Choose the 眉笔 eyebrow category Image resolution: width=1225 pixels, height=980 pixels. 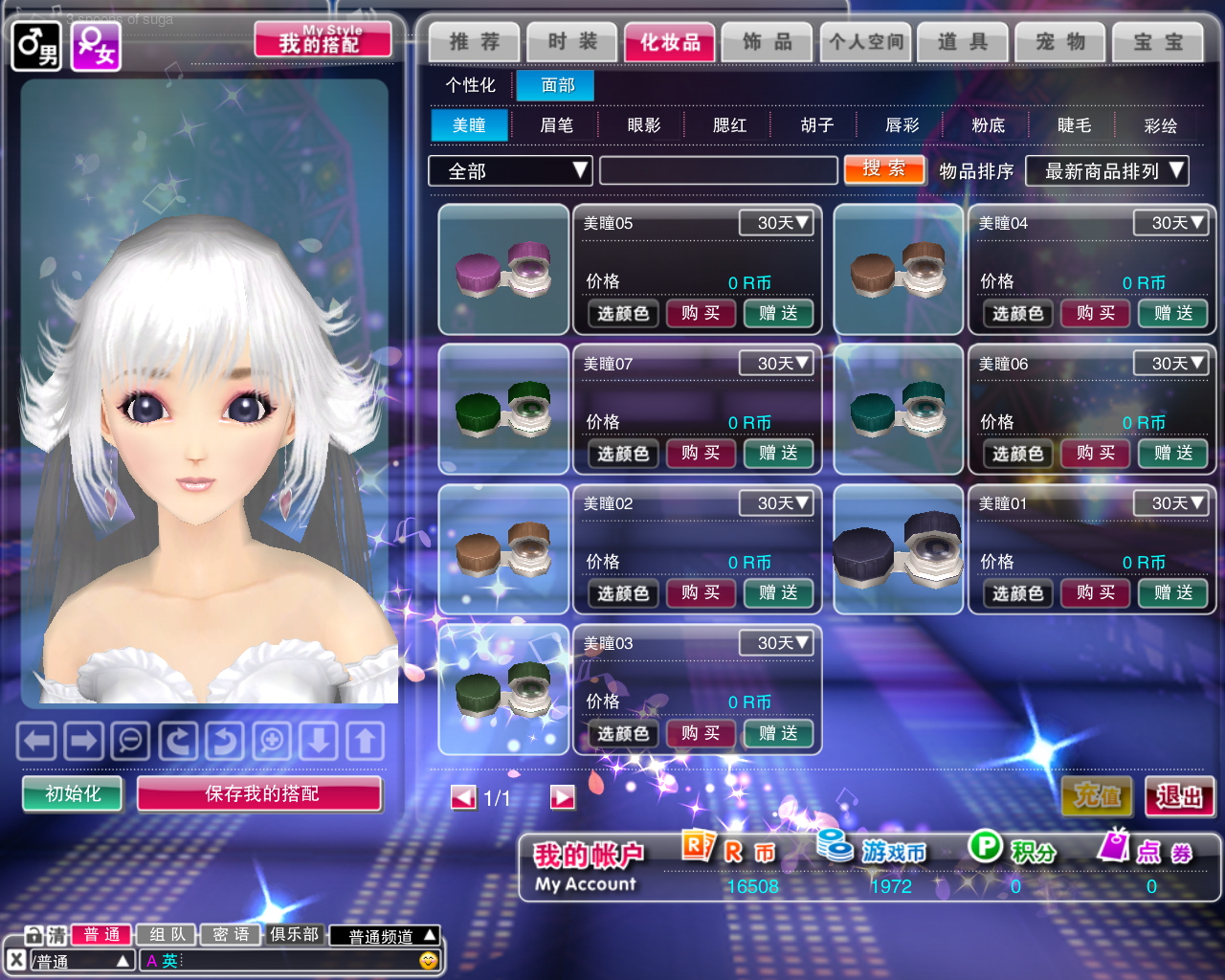pyautogui.click(x=556, y=125)
